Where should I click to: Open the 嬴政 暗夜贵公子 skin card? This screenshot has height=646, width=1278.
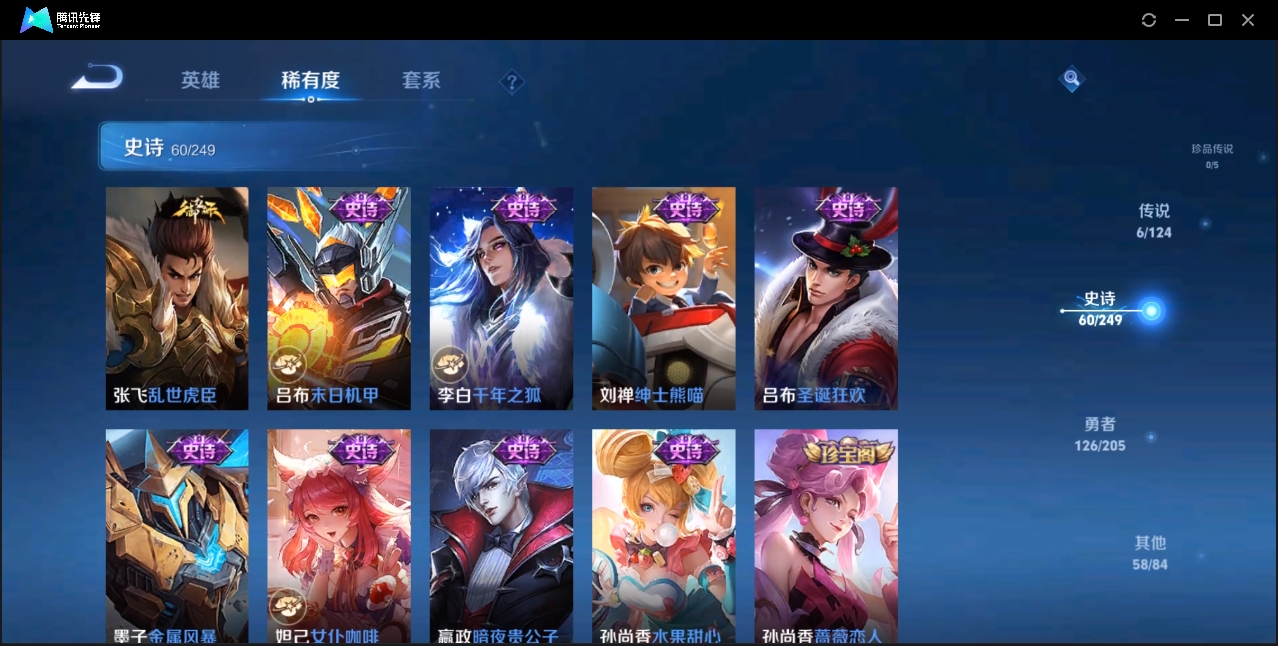pyautogui.click(x=501, y=536)
